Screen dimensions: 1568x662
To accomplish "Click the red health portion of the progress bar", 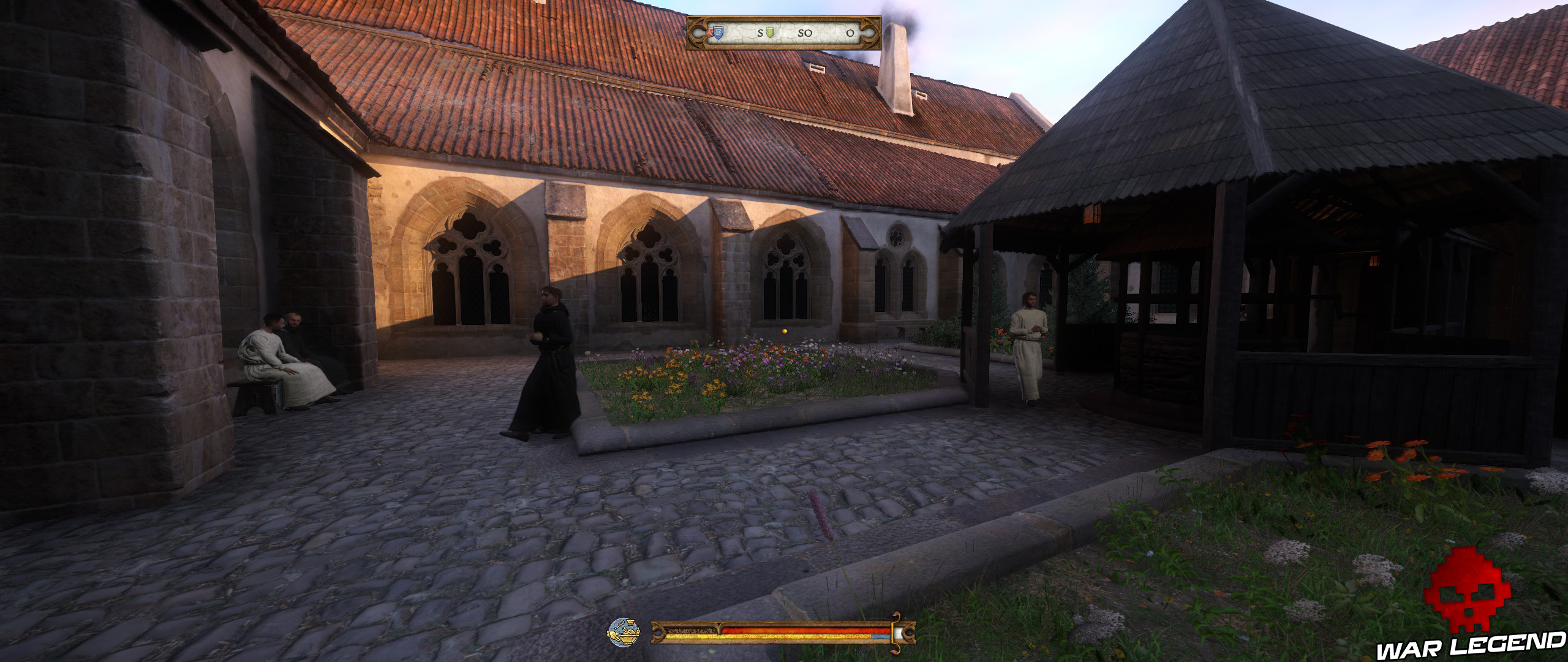I will pos(796,630).
